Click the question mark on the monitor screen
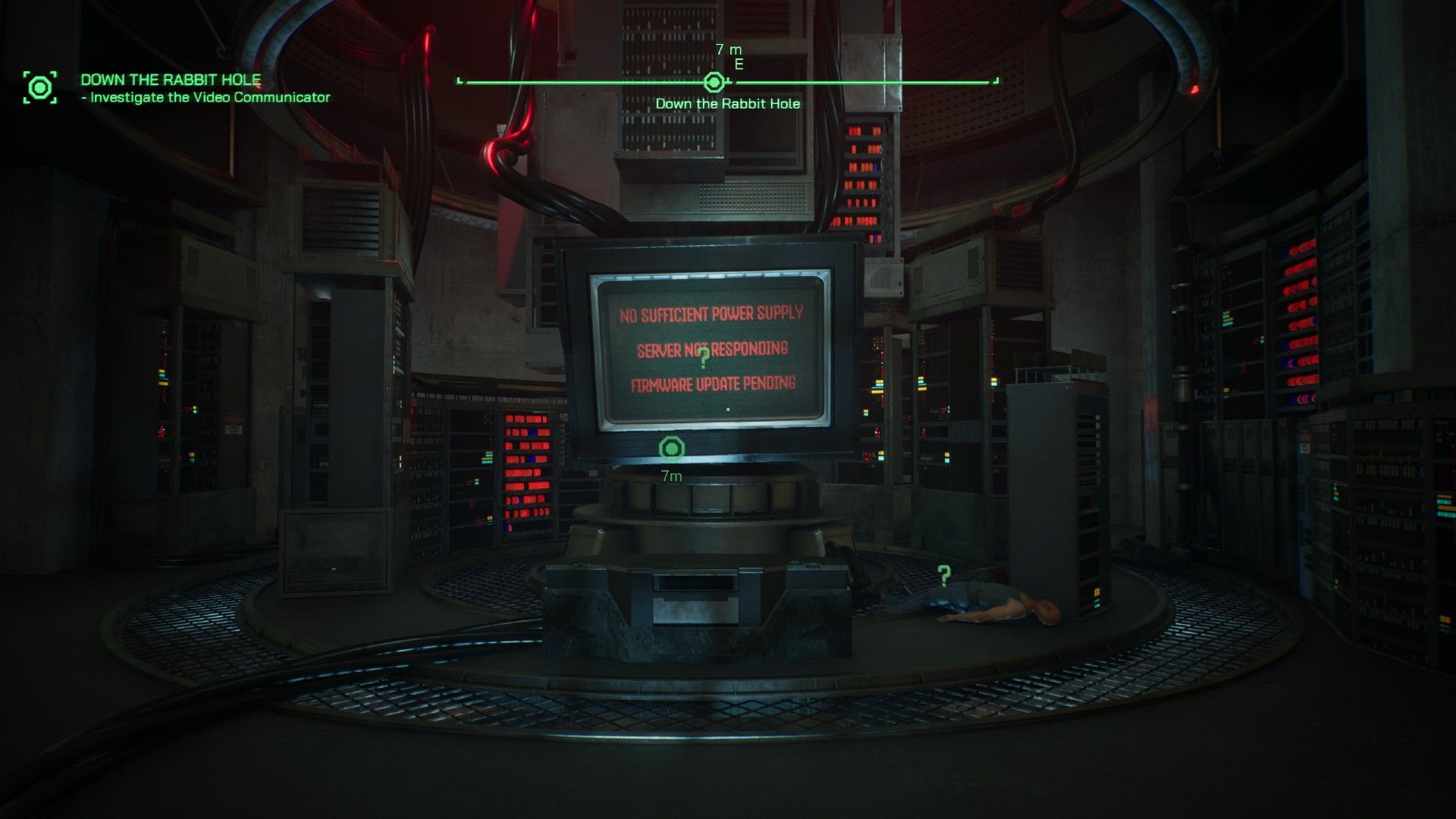The height and width of the screenshot is (819, 1456). (x=706, y=359)
